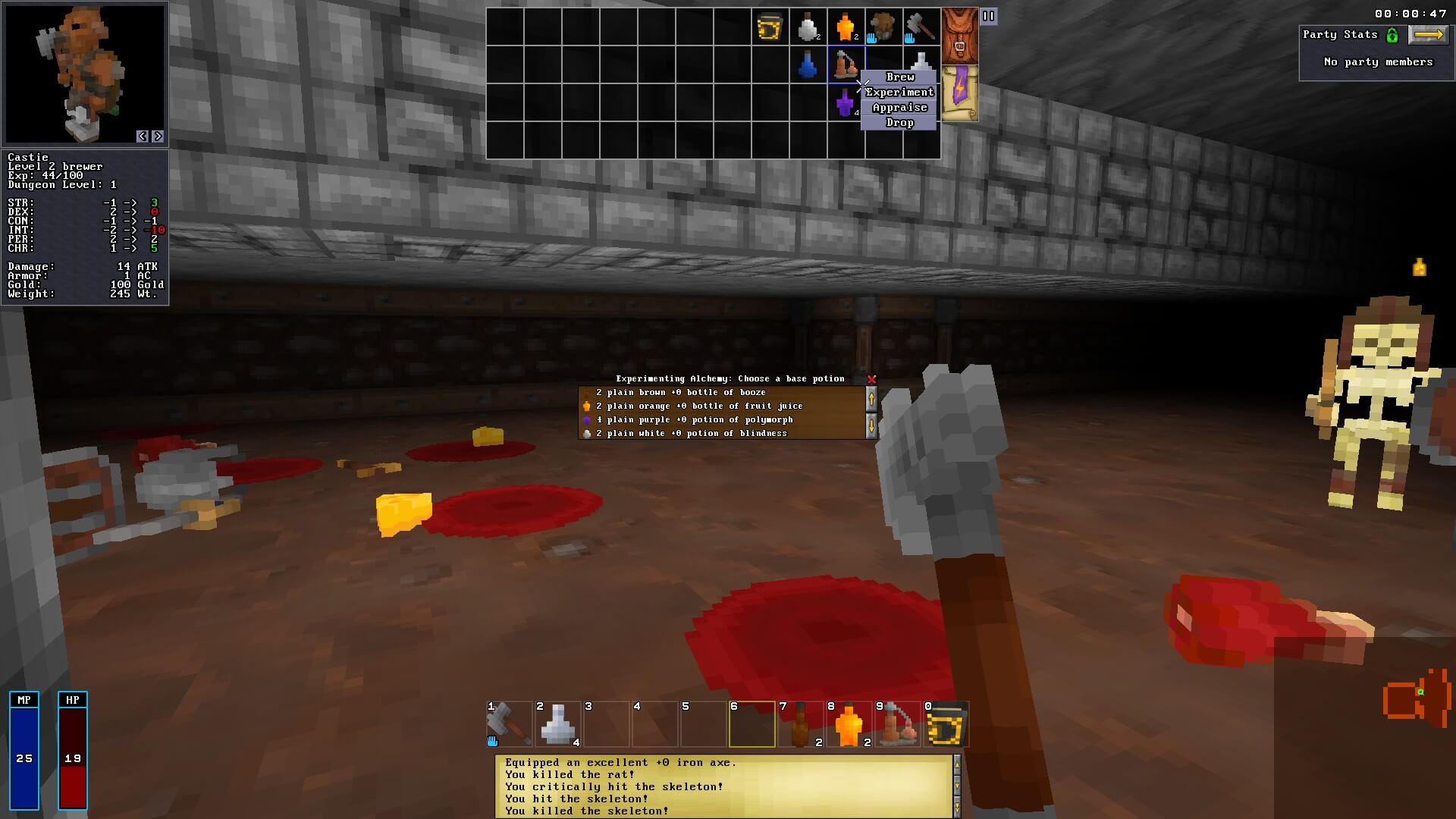This screenshot has height=819, width=1456.
Task: Close the Choose a base potion dialog
Action: [871, 379]
